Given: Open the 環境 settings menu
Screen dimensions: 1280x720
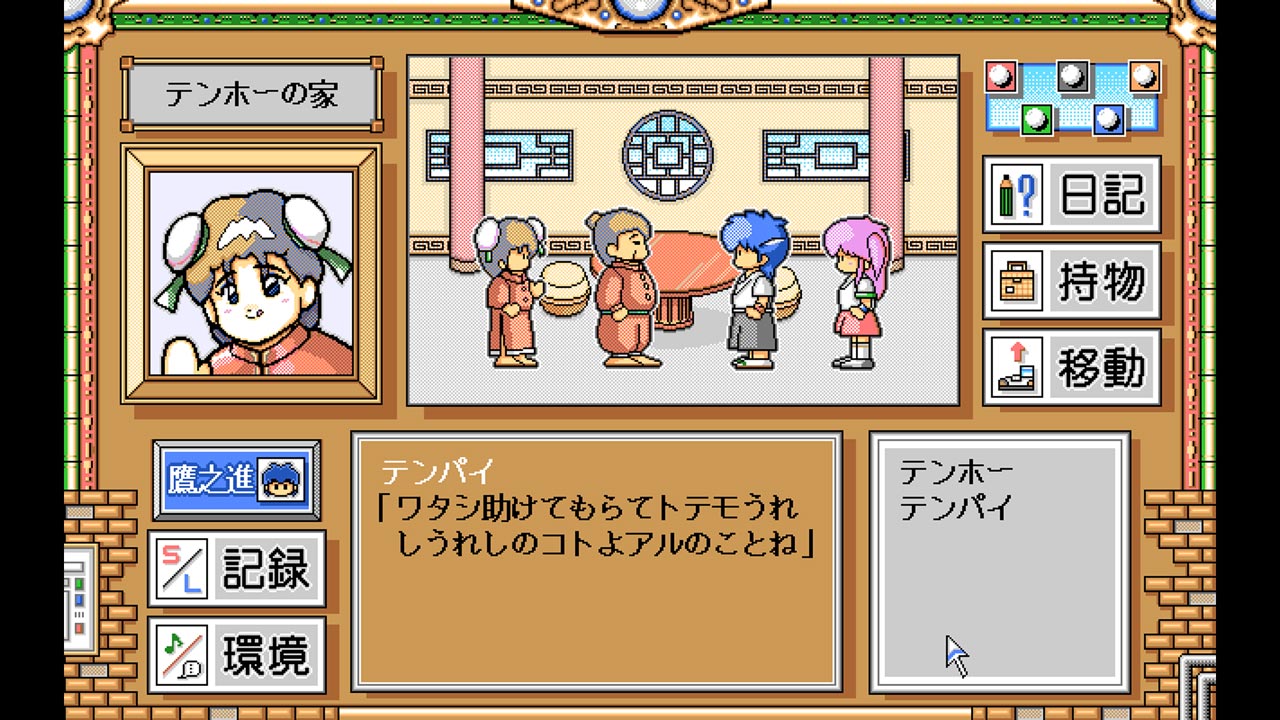Looking at the screenshot, I should 237,655.
